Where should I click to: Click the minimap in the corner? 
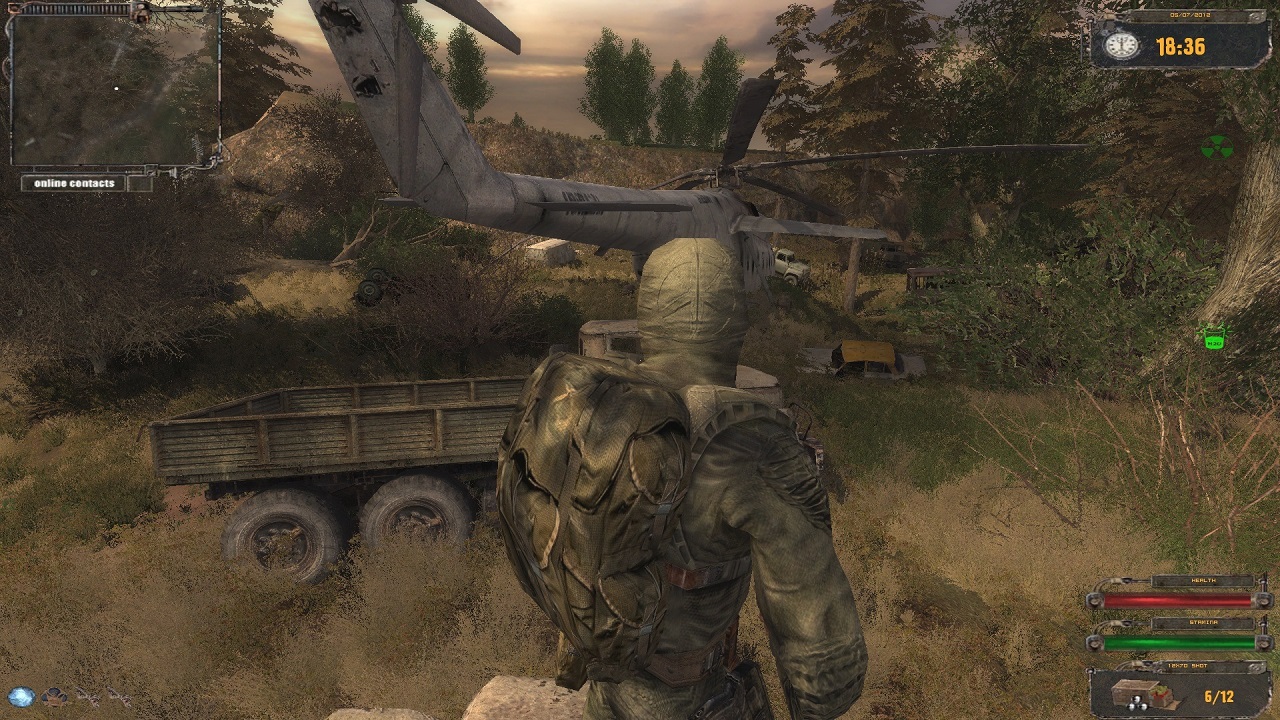point(115,88)
